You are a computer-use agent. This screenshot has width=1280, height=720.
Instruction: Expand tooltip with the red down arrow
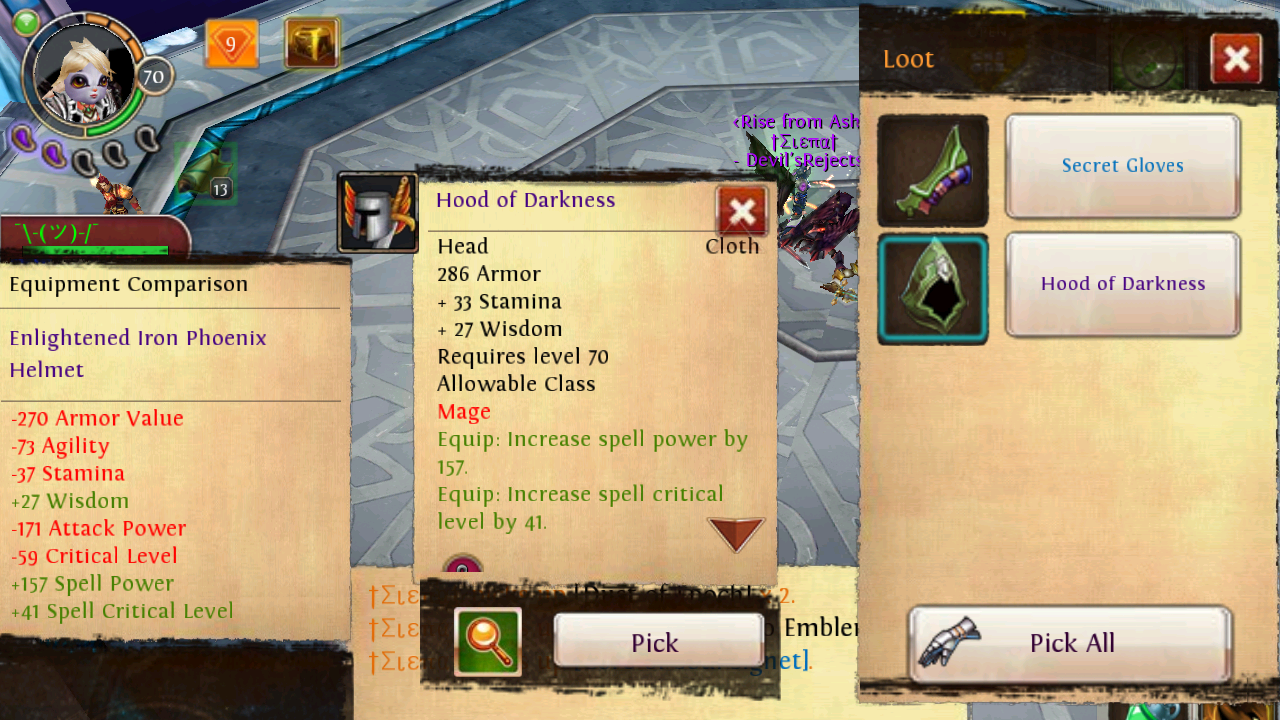click(735, 533)
